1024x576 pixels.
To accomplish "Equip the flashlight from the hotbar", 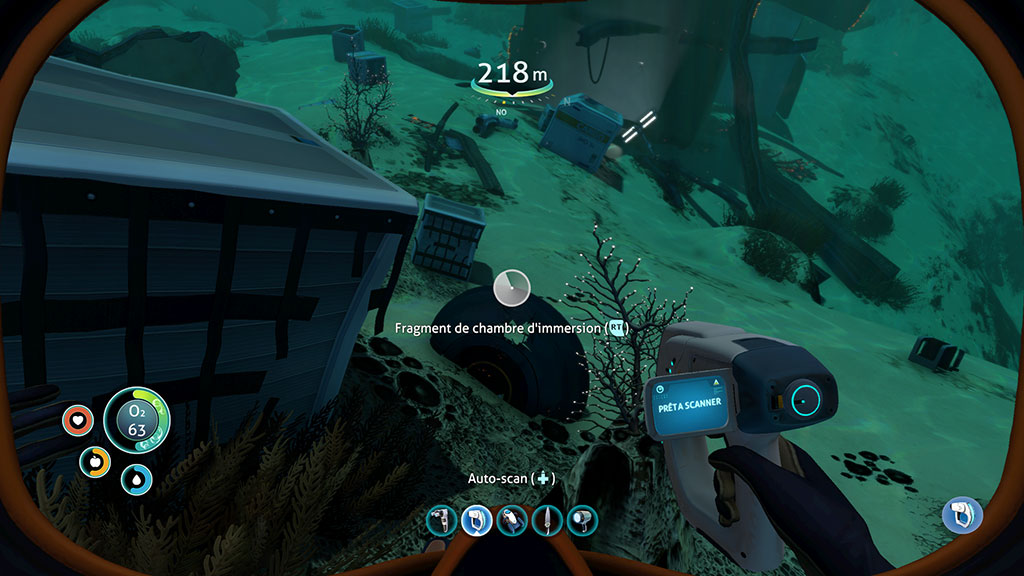I will pyautogui.click(x=582, y=520).
